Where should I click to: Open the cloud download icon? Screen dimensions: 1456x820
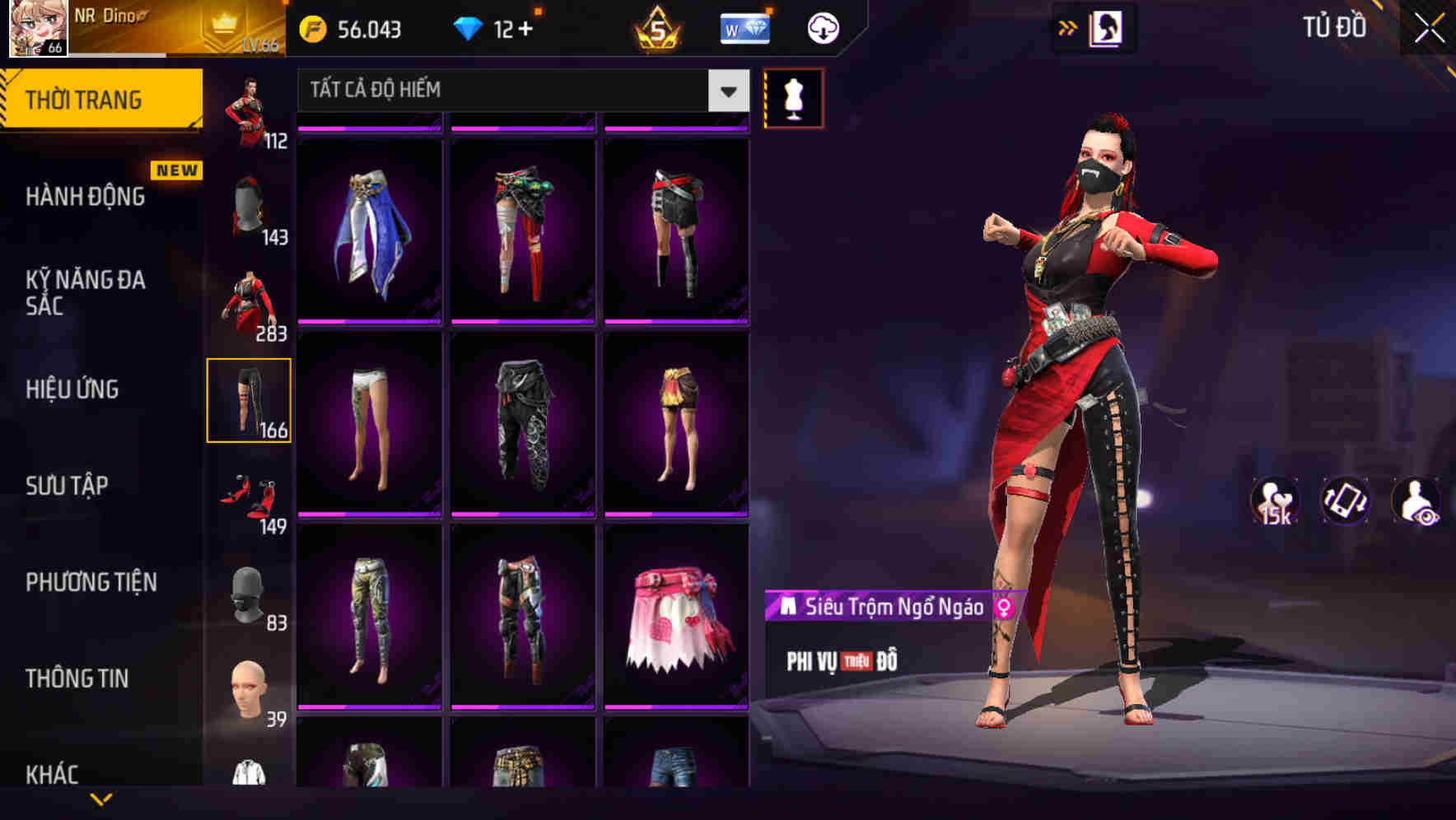(822, 27)
